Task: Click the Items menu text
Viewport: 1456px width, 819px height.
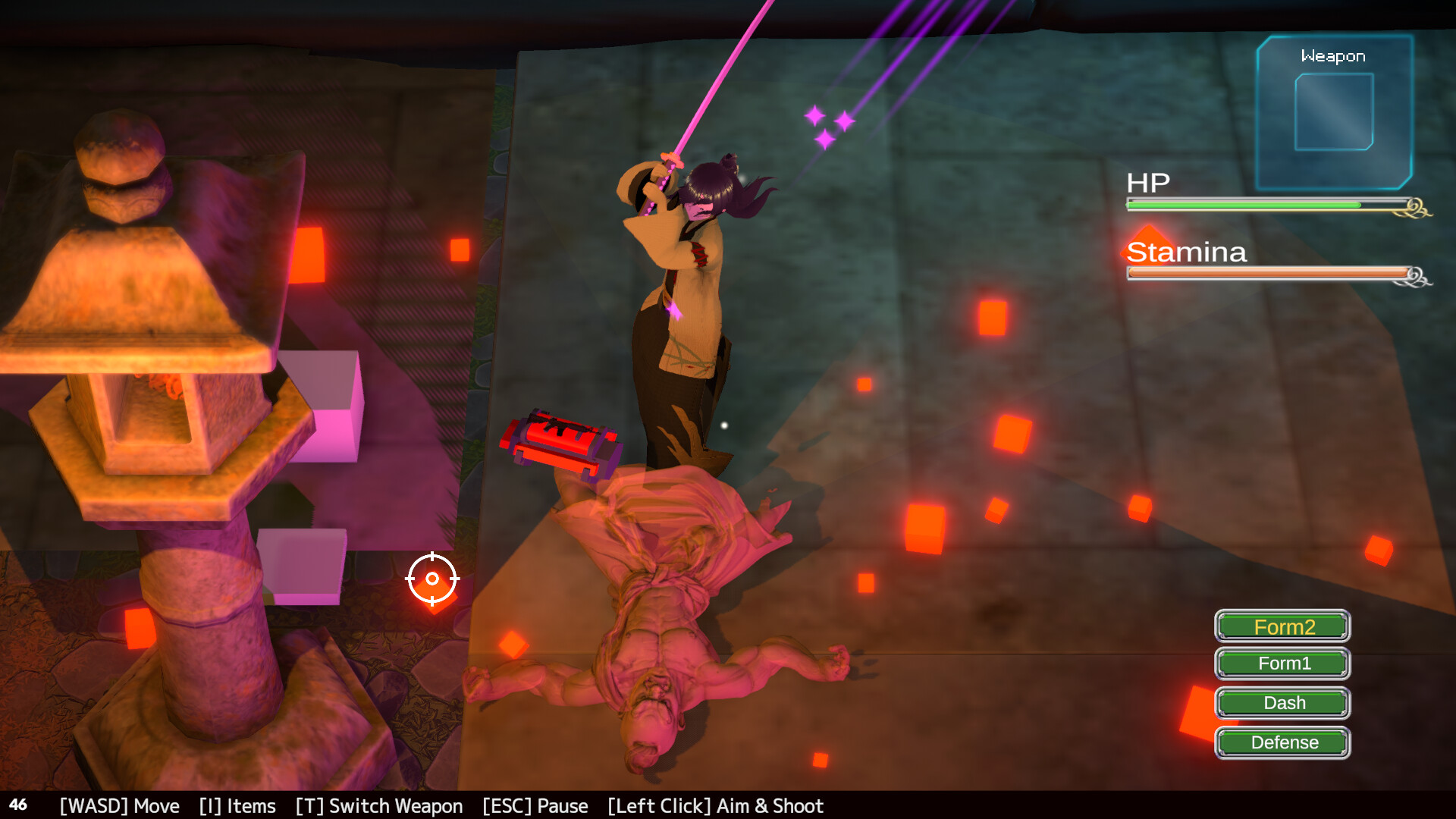Action: click(x=237, y=806)
